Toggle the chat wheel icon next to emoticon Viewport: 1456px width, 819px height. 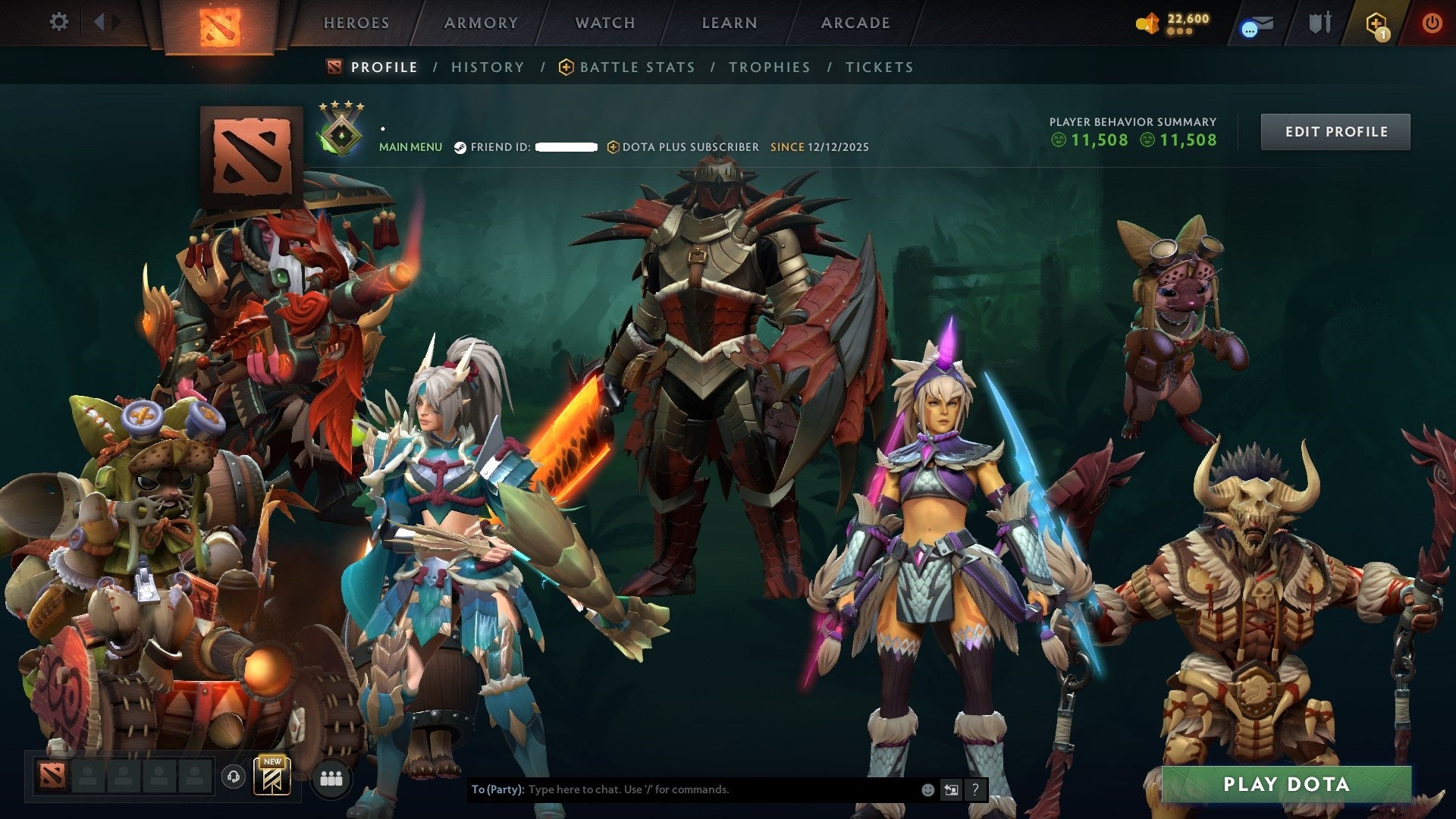point(951,789)
